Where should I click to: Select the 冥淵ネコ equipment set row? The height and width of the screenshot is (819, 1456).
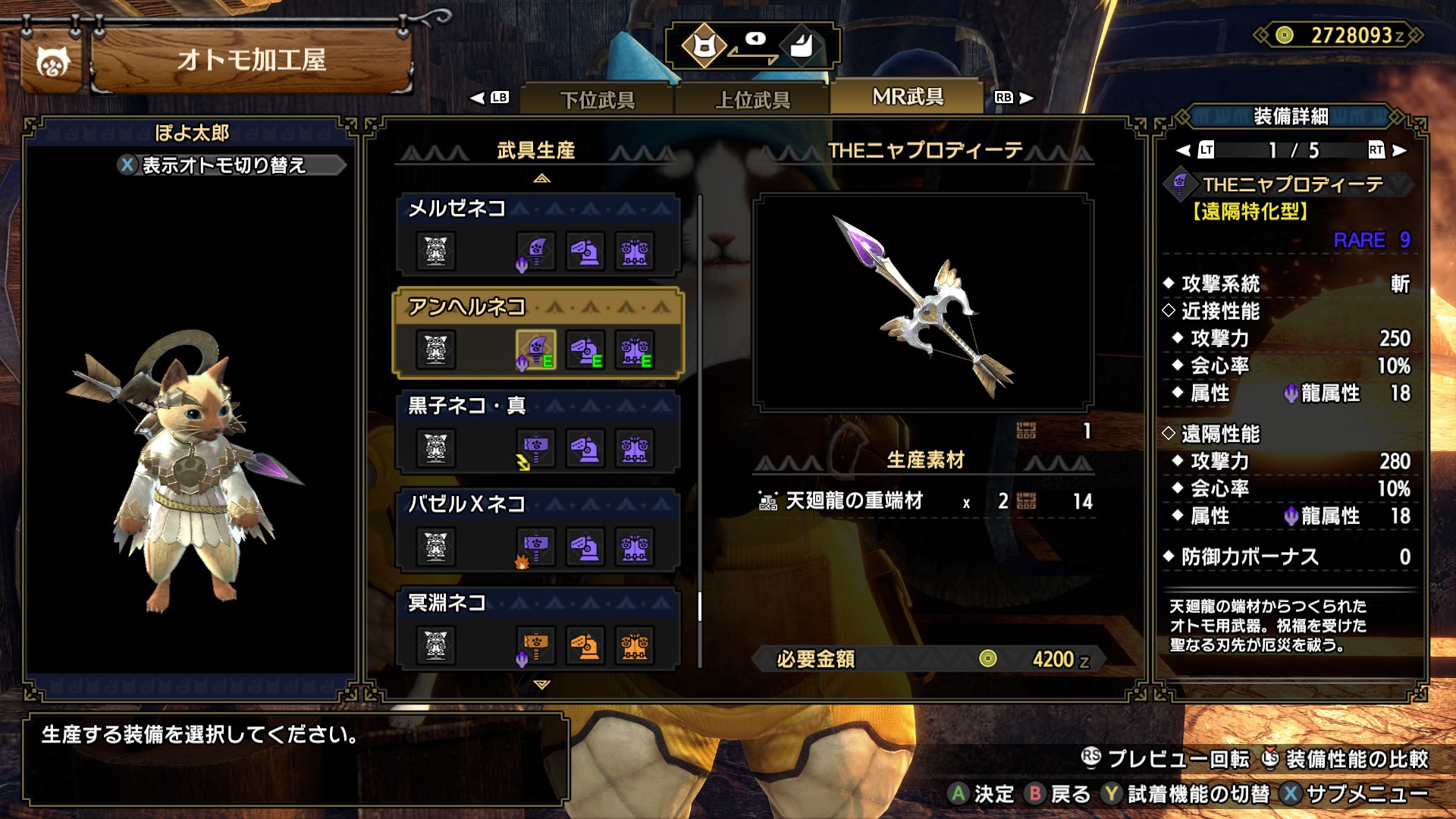pos(537,629)
